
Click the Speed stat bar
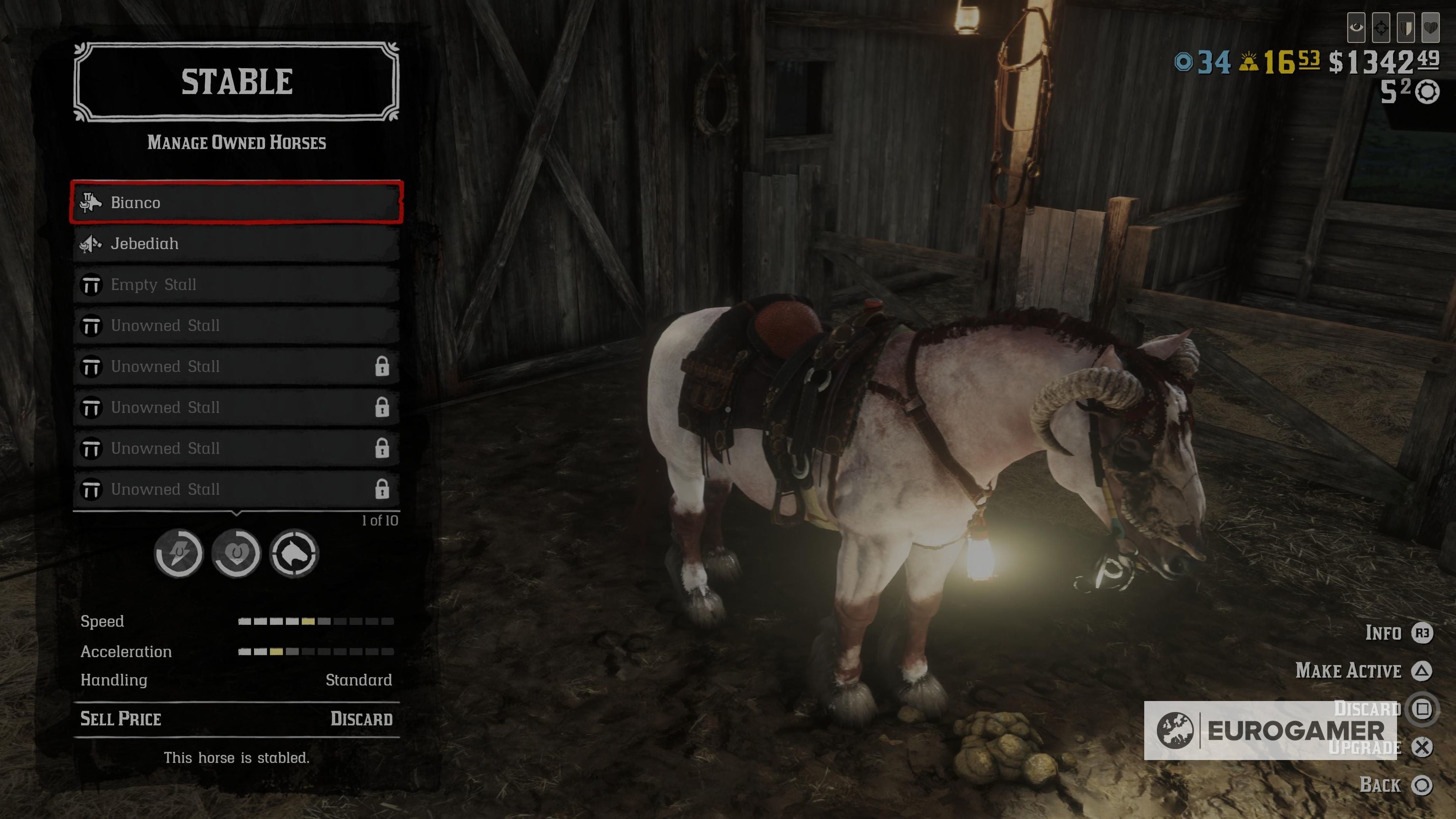pyautogui.click(x=316, y=622)
